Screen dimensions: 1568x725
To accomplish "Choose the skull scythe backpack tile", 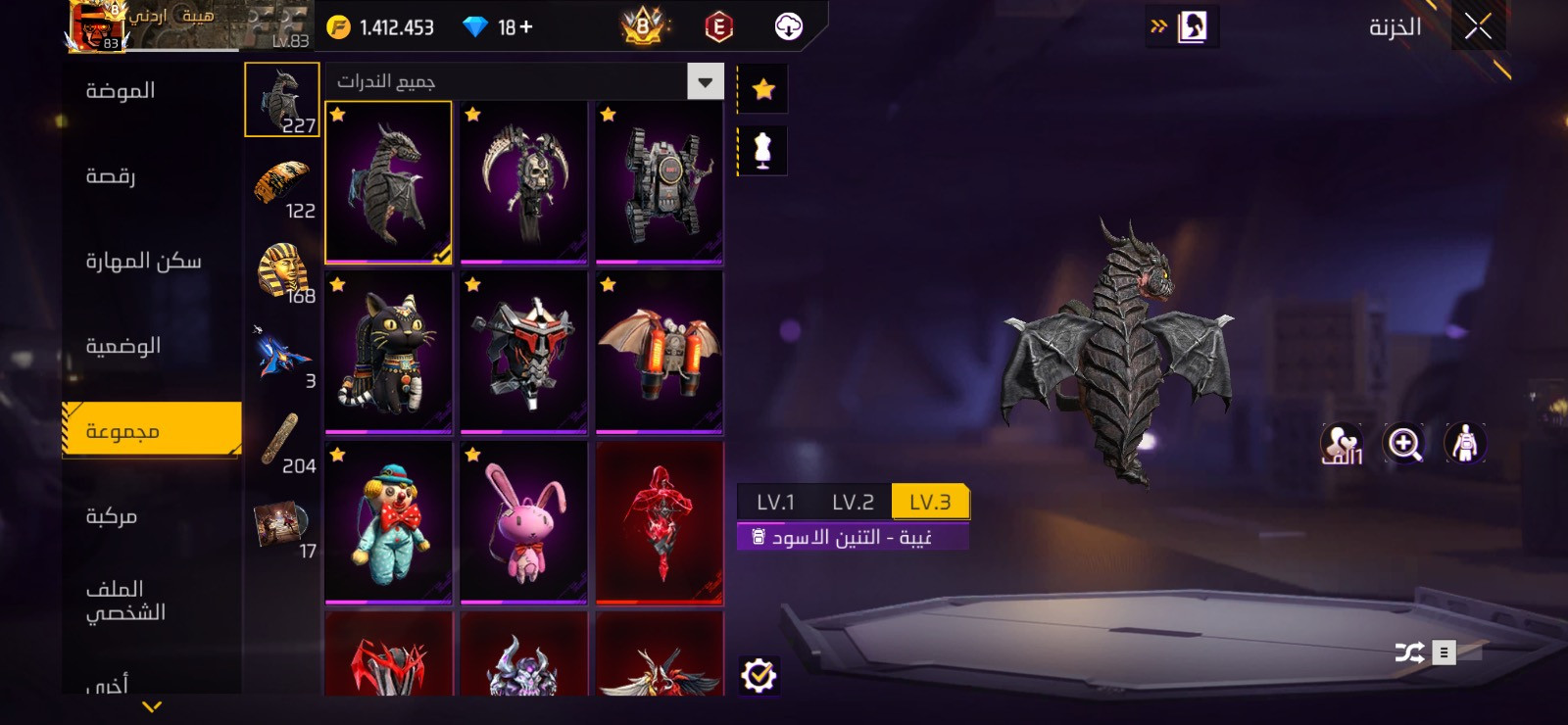I will [523, 182].
